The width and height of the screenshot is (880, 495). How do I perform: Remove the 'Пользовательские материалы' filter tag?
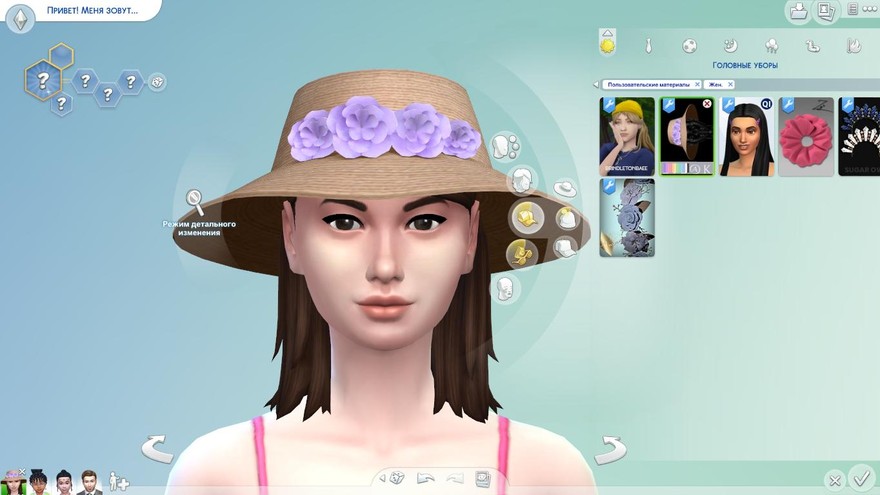coord(697,85)
